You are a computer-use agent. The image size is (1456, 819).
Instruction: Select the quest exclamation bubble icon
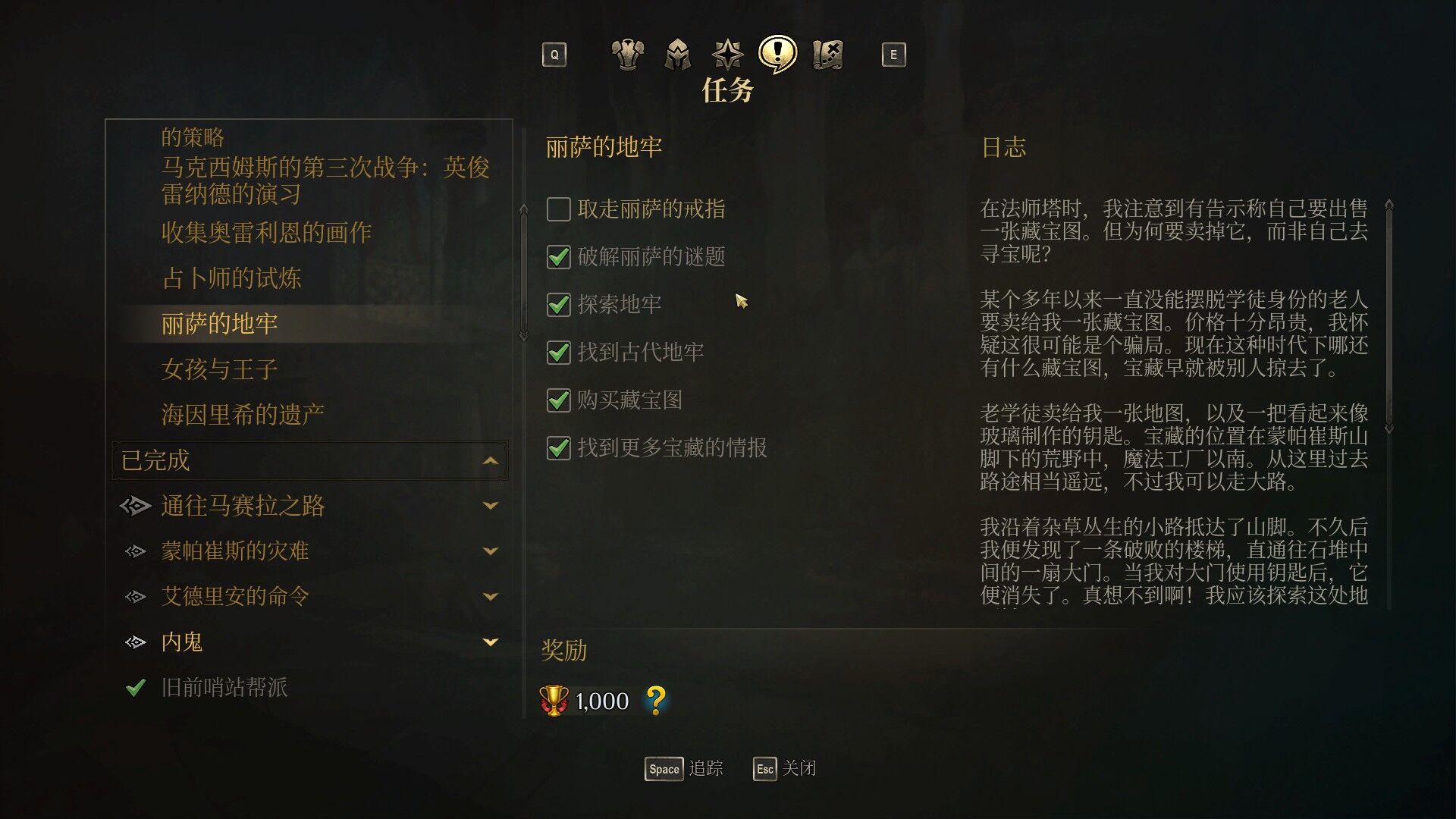[777, 54]
